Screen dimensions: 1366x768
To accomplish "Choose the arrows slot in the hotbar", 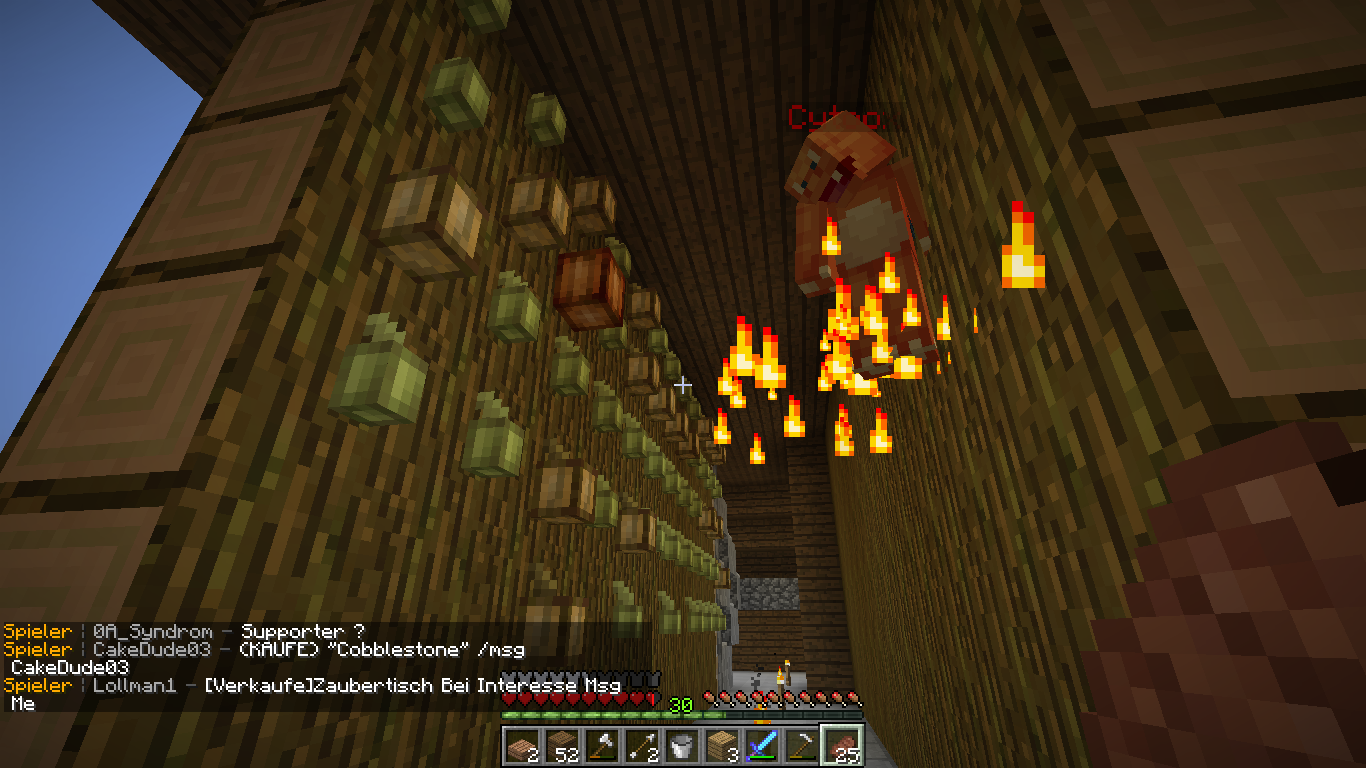I will click(x=641, y=745).
